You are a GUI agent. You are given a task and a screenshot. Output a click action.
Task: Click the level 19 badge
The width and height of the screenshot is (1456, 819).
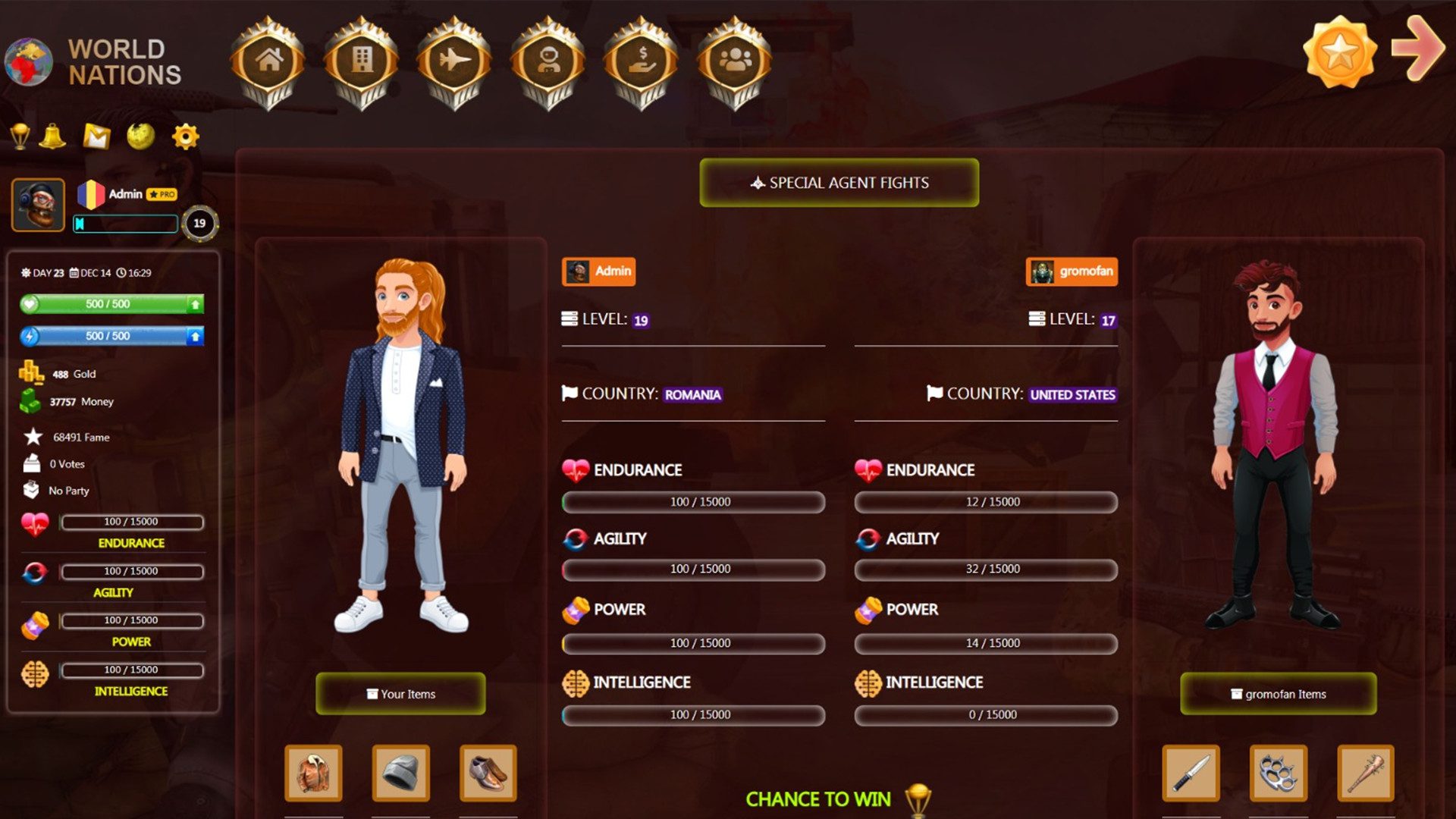click(199, 222)
